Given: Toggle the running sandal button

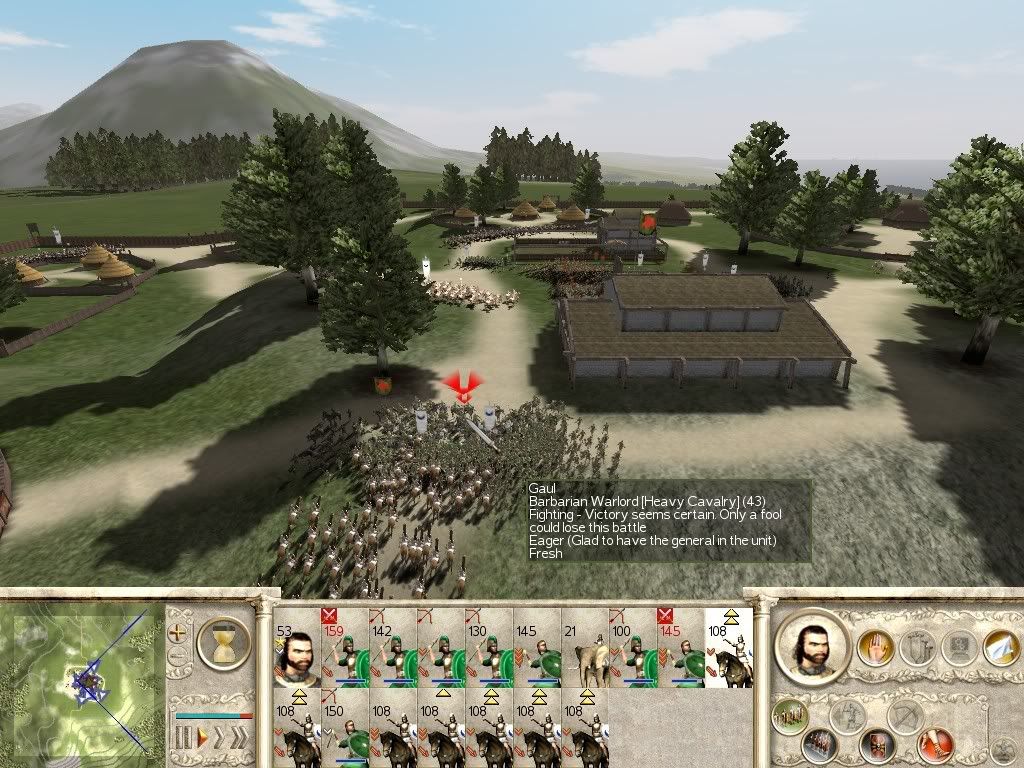Looking at the screenshot, I should click(937, 745).
